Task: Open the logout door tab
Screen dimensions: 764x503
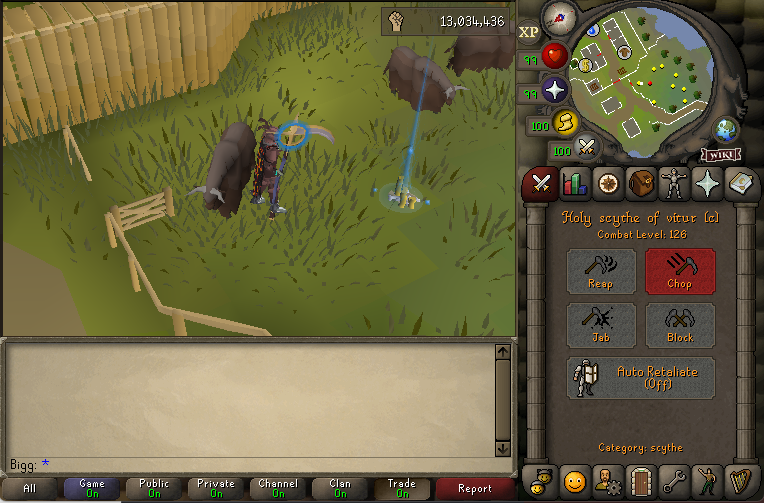Action: tap(641, 481)
